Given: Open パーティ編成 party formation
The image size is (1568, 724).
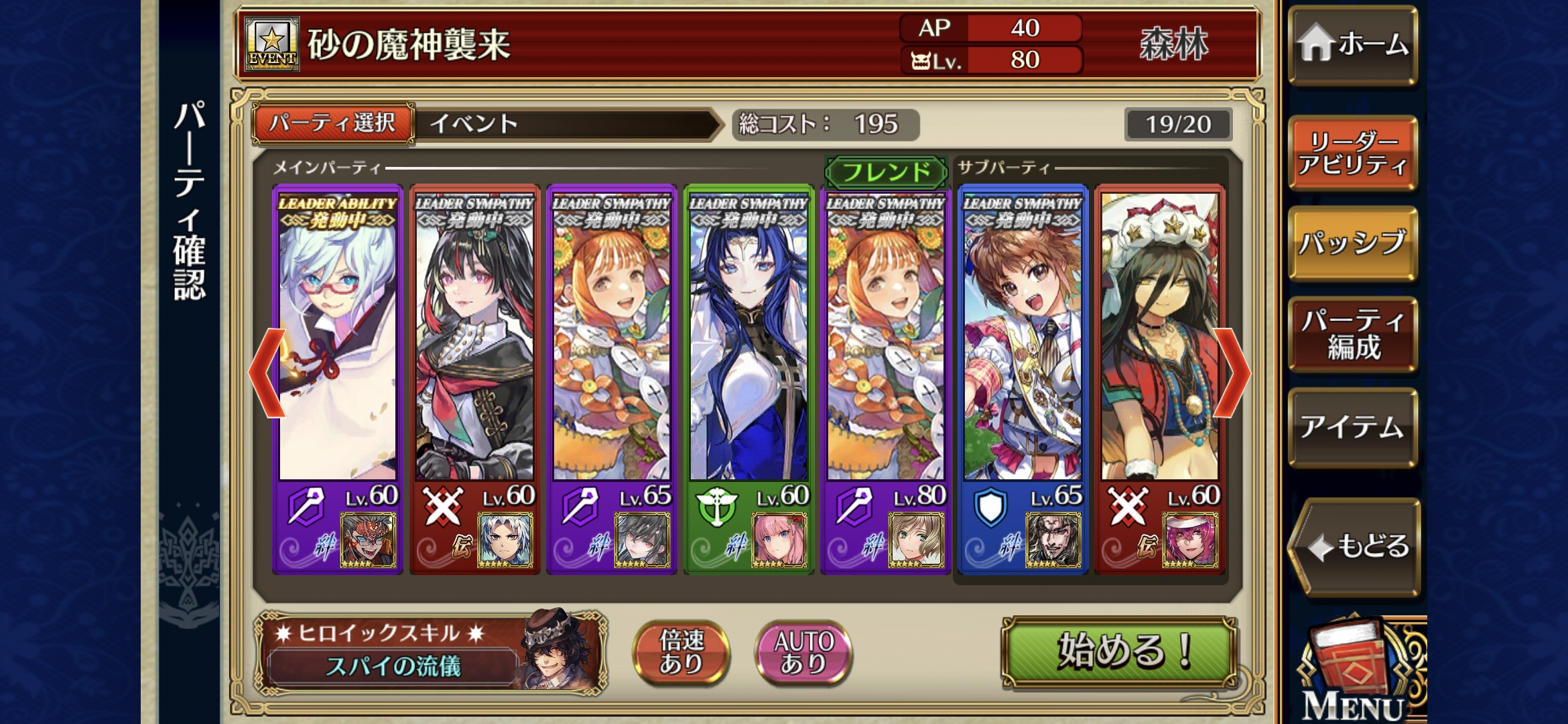Looking at the screenshot, I should [x=1352, y=334].
